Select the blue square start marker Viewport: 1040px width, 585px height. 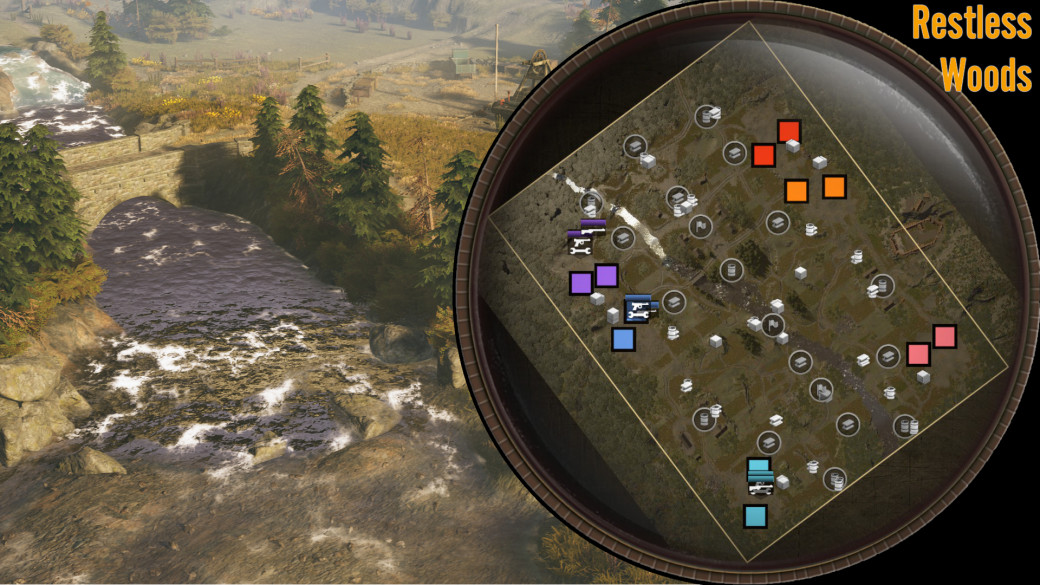(x=623, y=340)
